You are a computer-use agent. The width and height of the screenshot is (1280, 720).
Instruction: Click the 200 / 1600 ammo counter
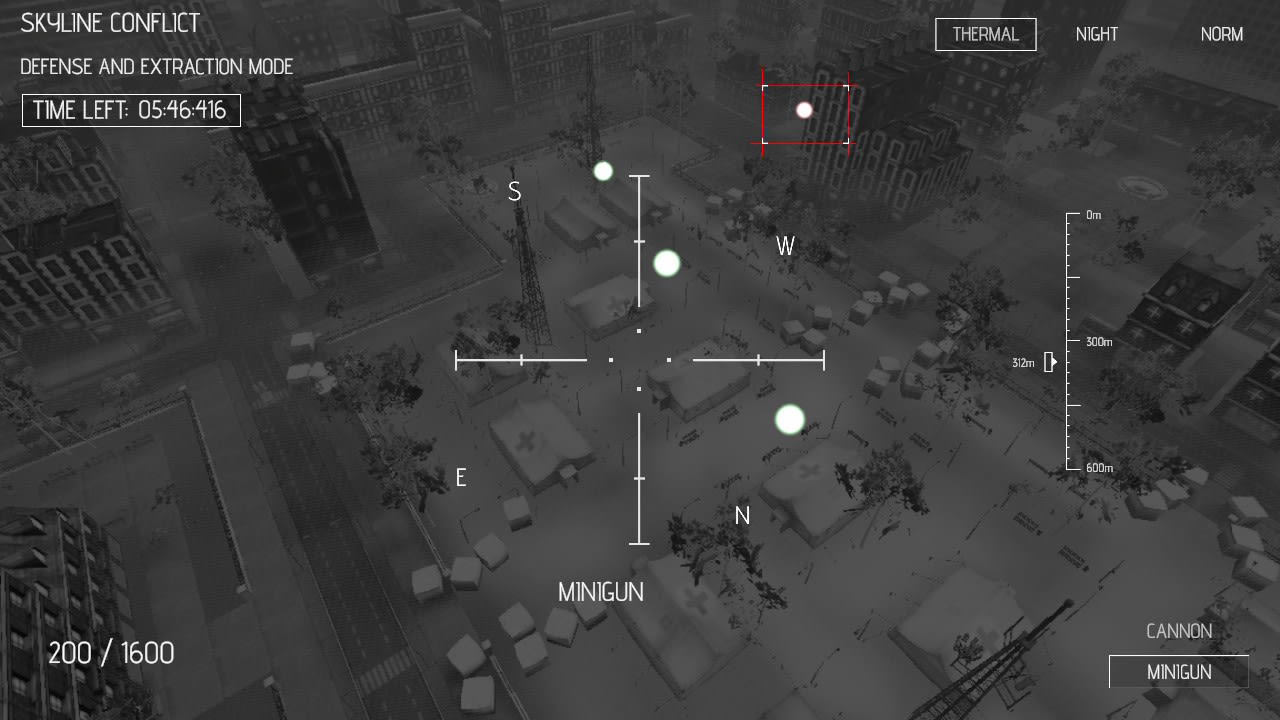point(112,652)
